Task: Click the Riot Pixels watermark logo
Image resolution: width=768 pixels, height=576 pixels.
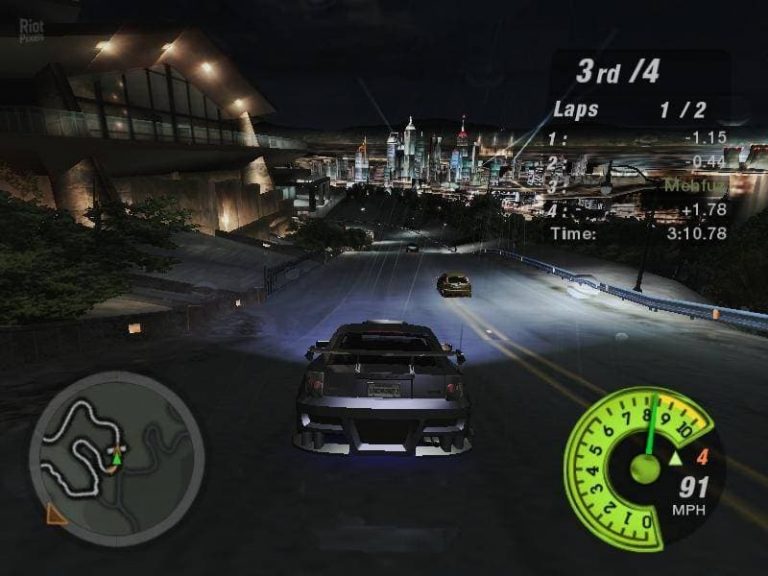Action: point(33,30)
